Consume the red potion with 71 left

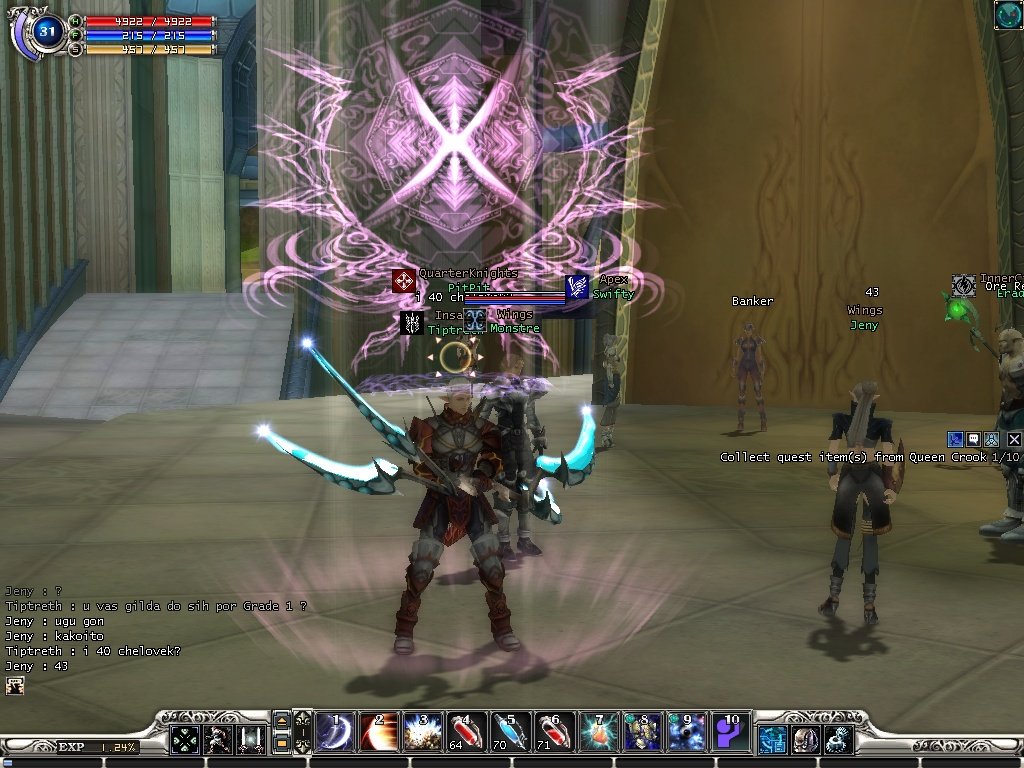(552, 733)
